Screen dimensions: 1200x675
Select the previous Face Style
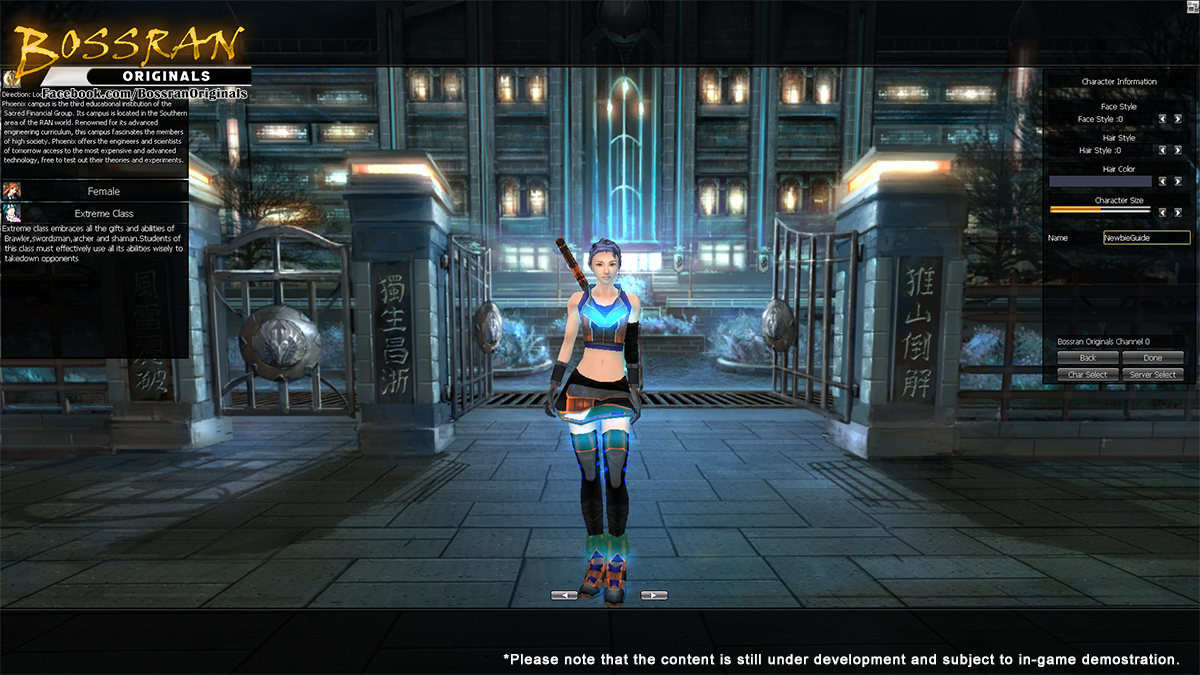(1163, 119)
